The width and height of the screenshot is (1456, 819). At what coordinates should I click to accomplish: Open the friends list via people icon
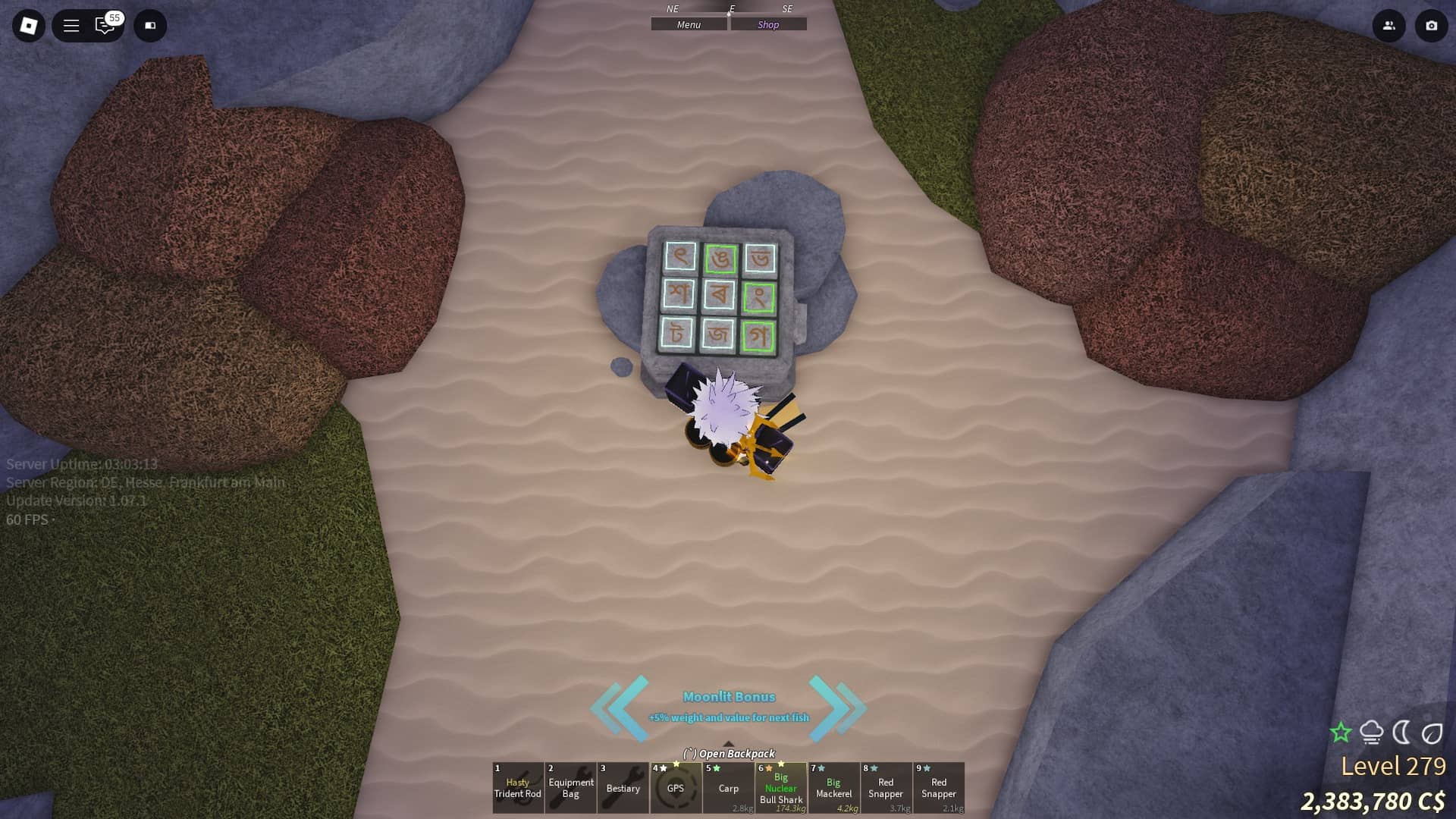point(1389,25)
